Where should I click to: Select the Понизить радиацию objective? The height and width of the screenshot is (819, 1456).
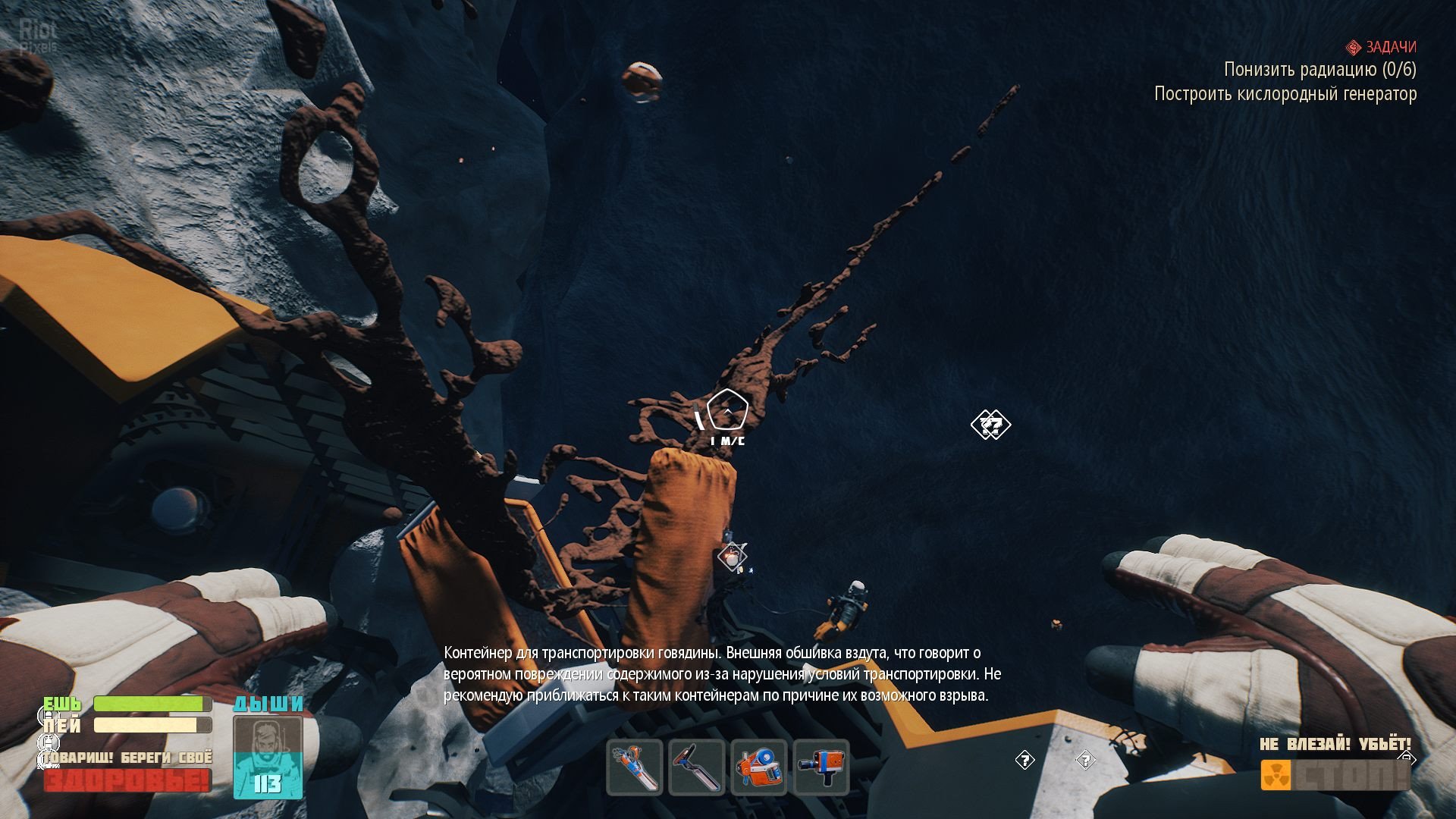click(1319, 70)
